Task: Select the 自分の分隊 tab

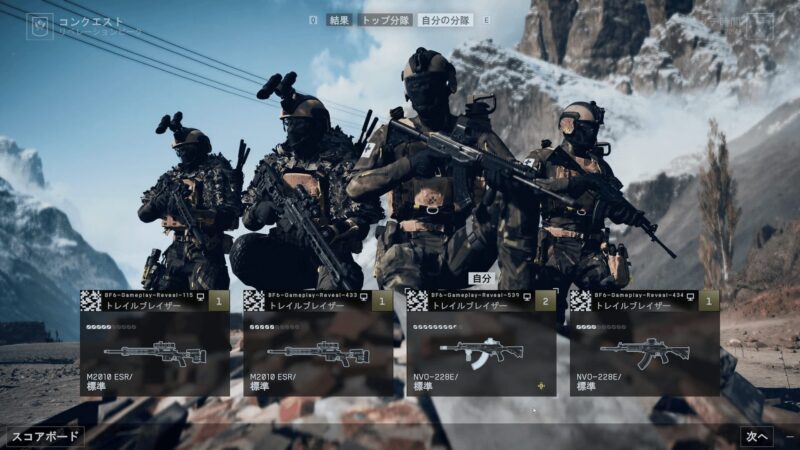Action: pos(444,20)
